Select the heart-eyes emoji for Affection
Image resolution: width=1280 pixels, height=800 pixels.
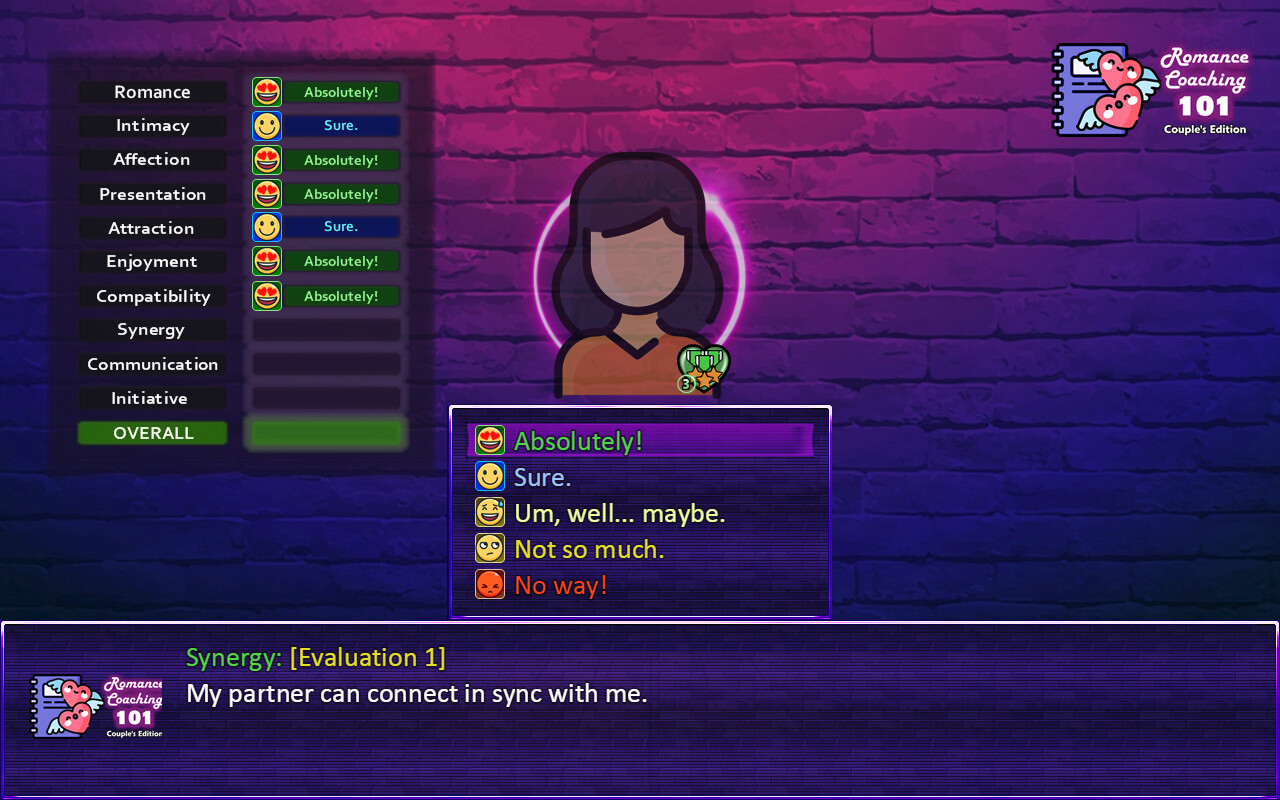point(266,159)
